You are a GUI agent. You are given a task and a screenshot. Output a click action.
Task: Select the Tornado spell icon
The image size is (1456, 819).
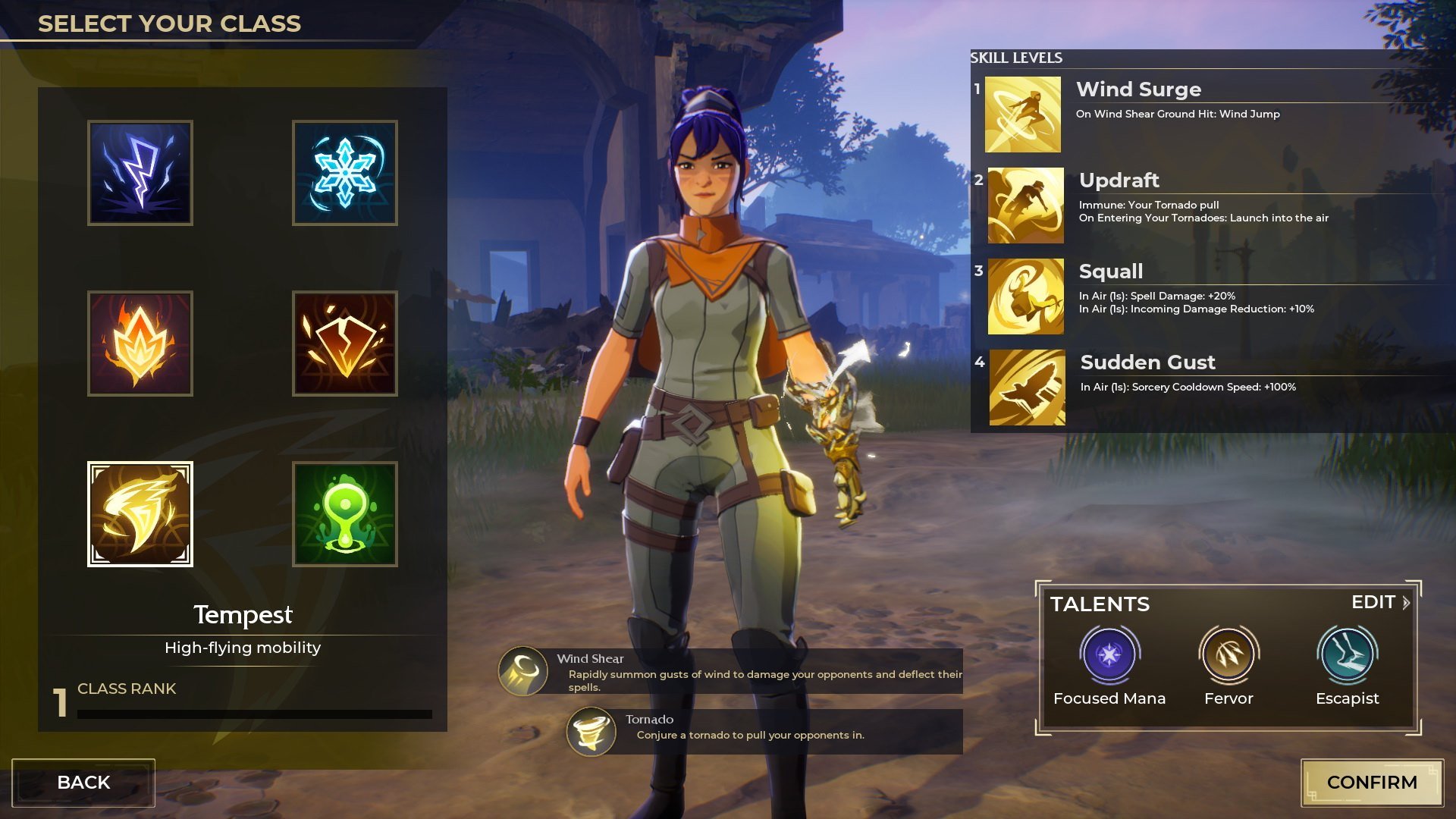click(591, 732)
